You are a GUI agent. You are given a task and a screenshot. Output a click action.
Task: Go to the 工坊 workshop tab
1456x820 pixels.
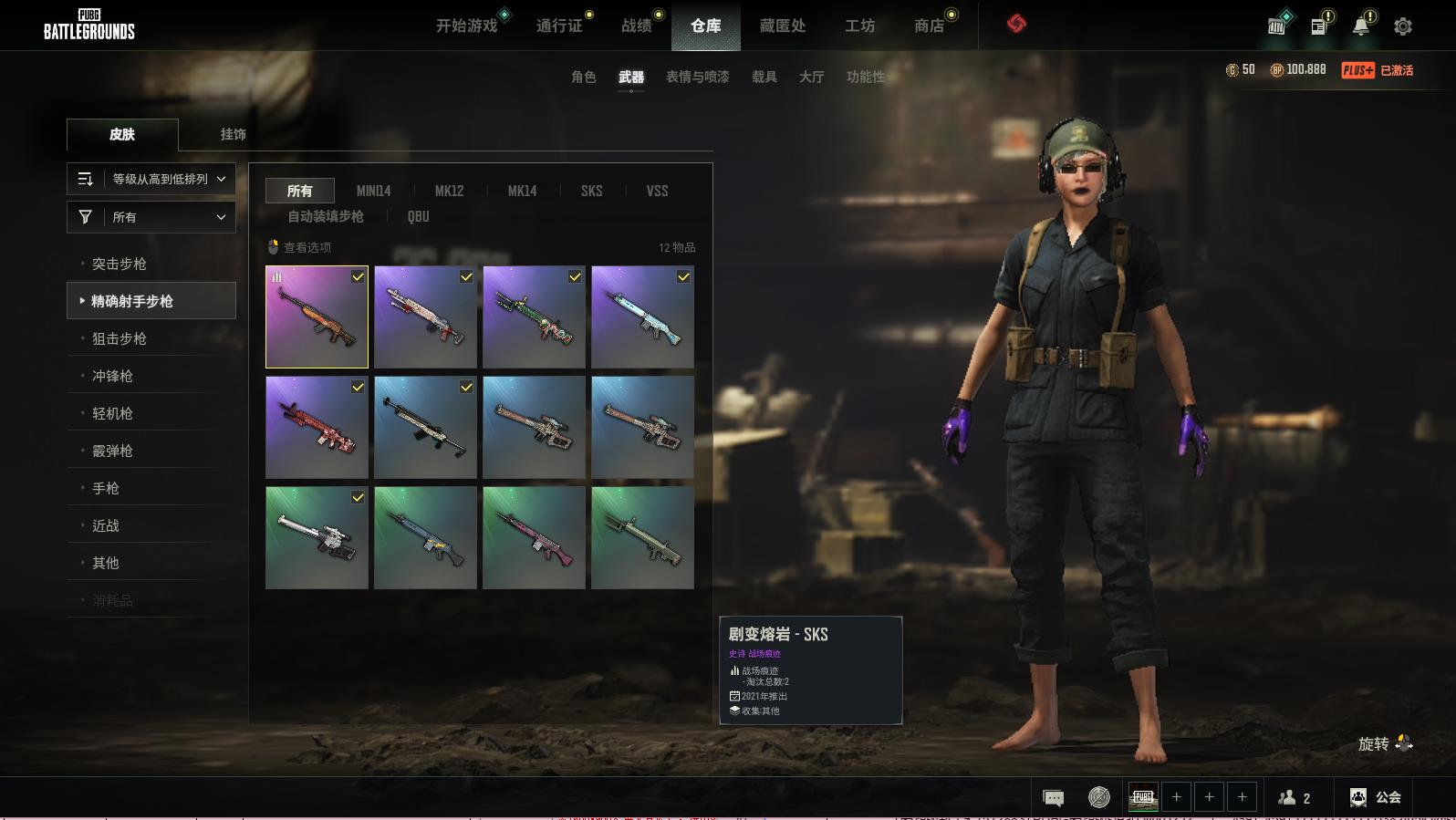tap(859, 26)
